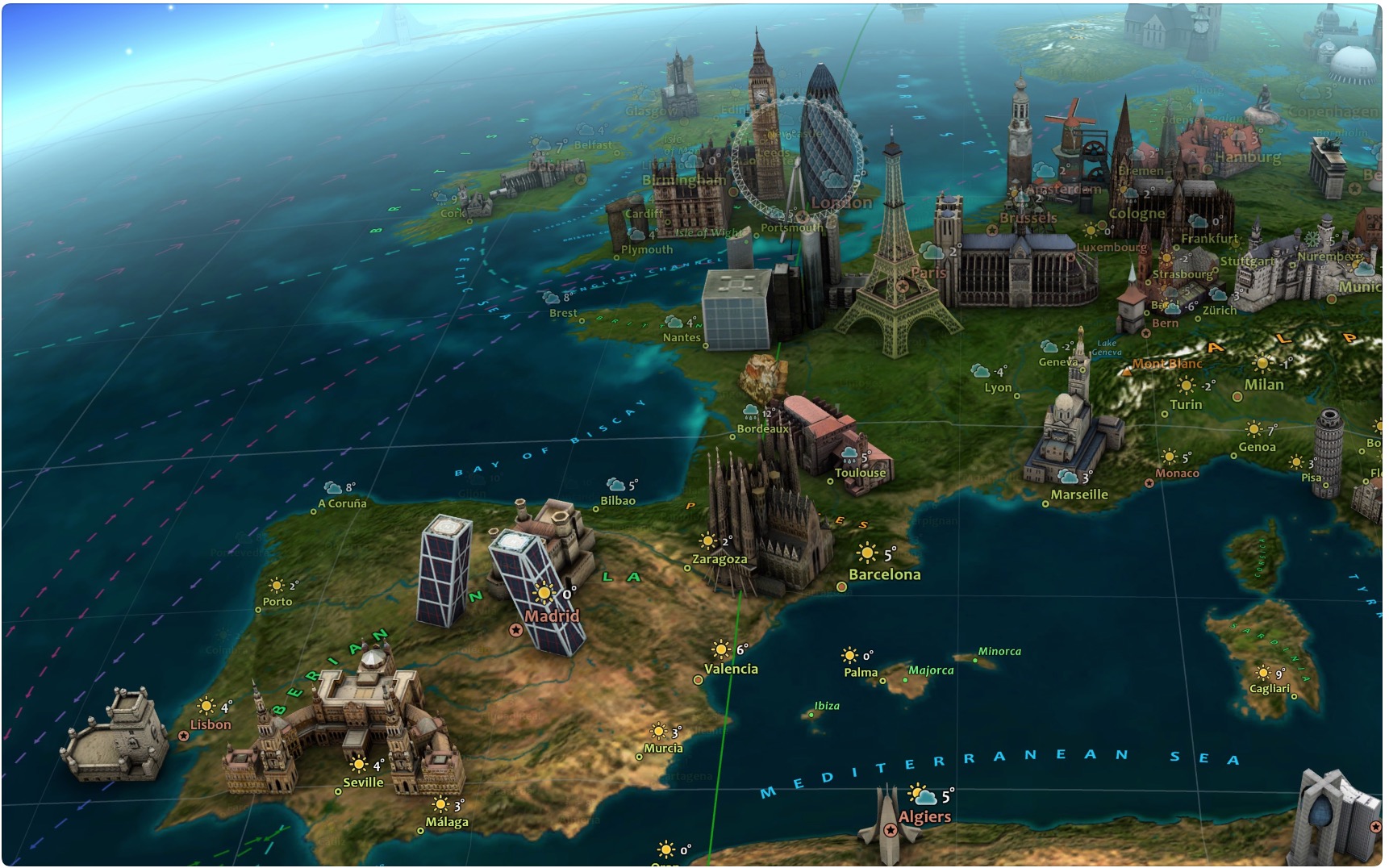The image size is (1389, 868).
Task: Select the Toulouse map label
Action: click(x=860, y=473)
